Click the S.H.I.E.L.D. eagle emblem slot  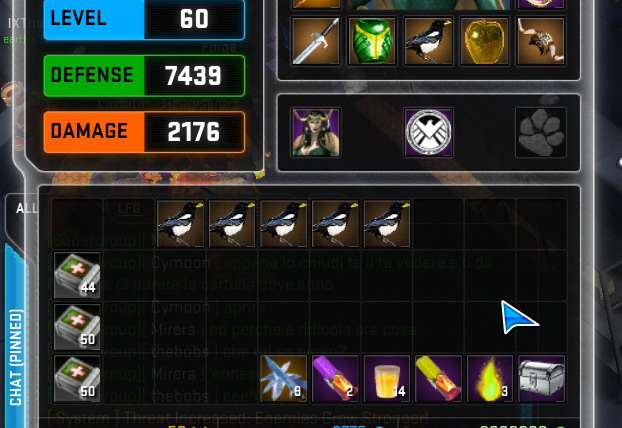(428, 132)
